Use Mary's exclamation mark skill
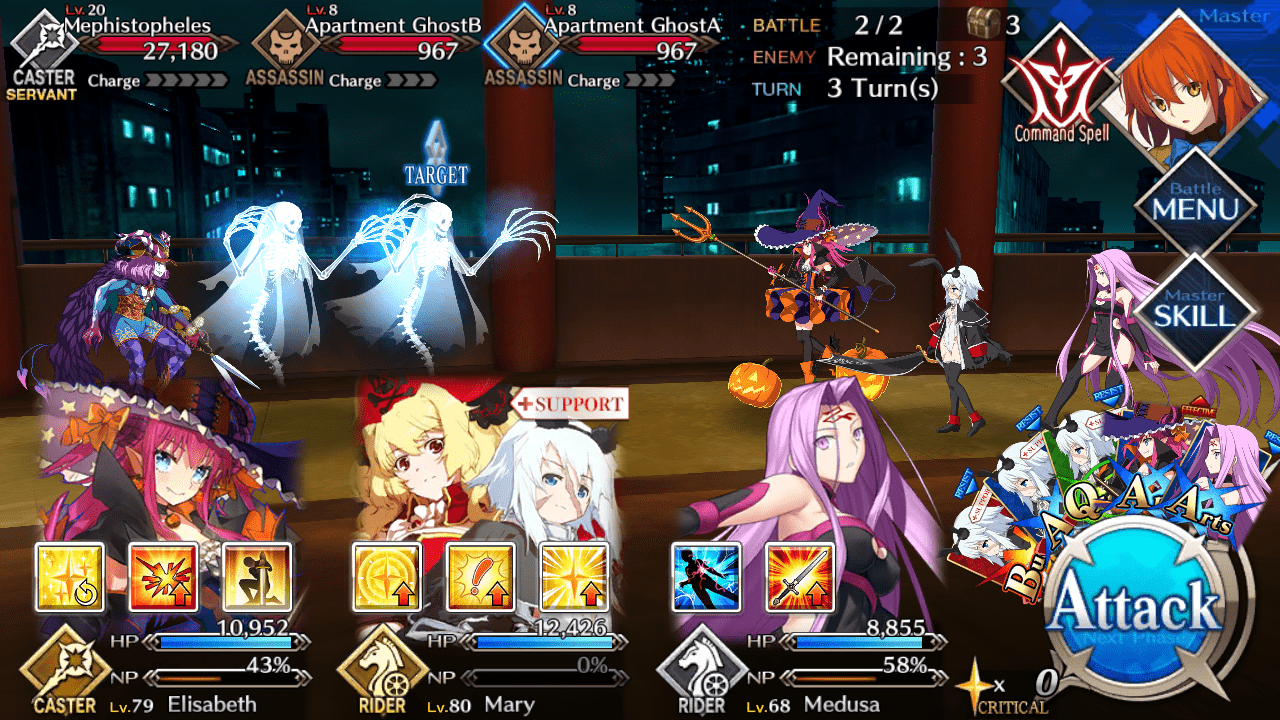 pyautogui.click(x=480, y=577)
